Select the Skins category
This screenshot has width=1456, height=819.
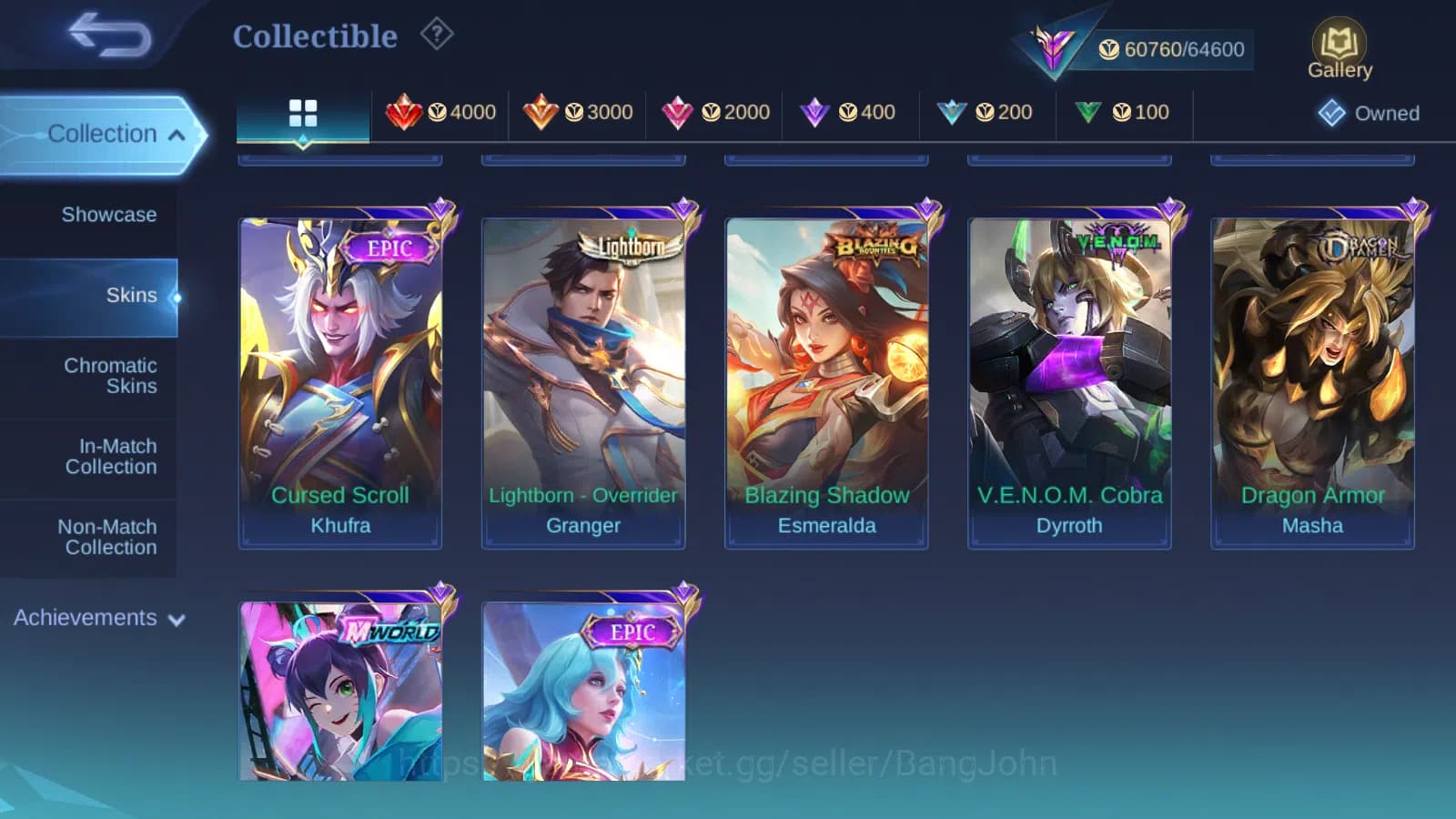pyautogui.click(x=132, y=295)
